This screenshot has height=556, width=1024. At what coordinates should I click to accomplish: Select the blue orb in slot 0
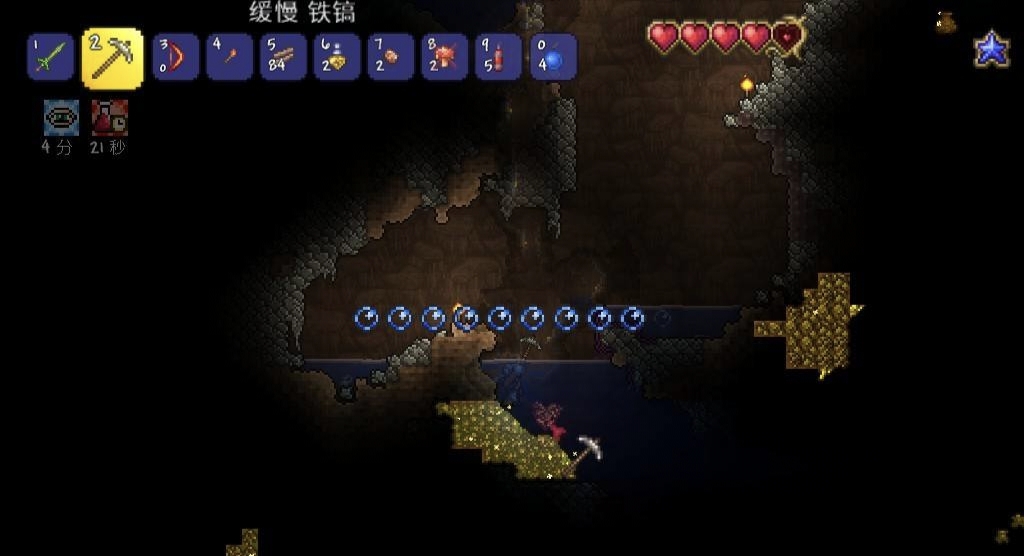[553, 57]
